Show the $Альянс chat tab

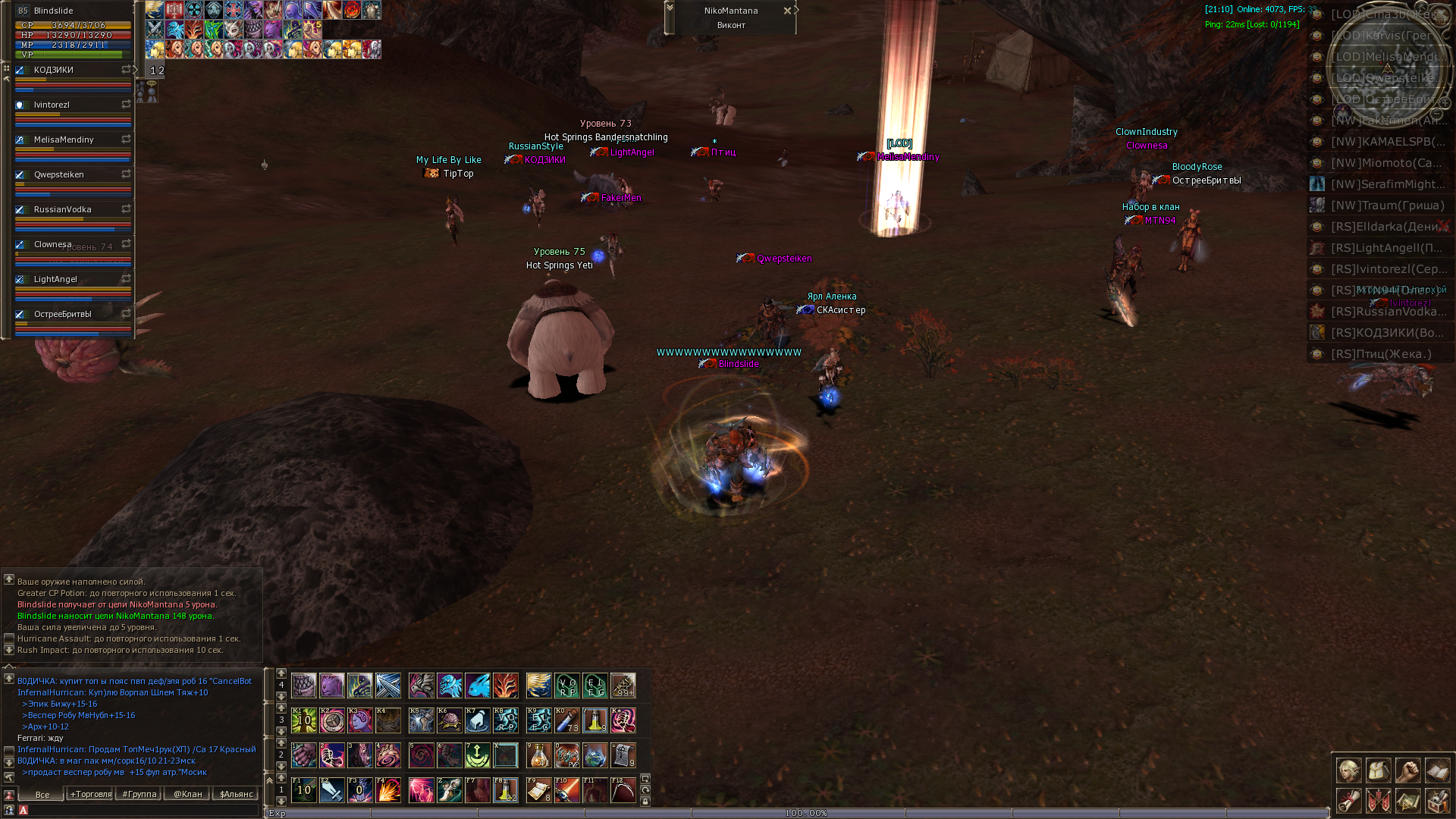tap(236, 794)
